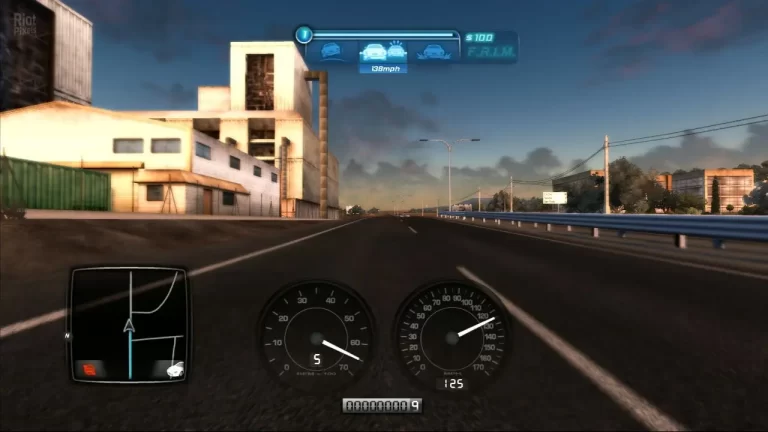This screenshot has height=432, width=768.
Task: Click the F.R.I.M. level 1 badge
Action: coord(305,35)
